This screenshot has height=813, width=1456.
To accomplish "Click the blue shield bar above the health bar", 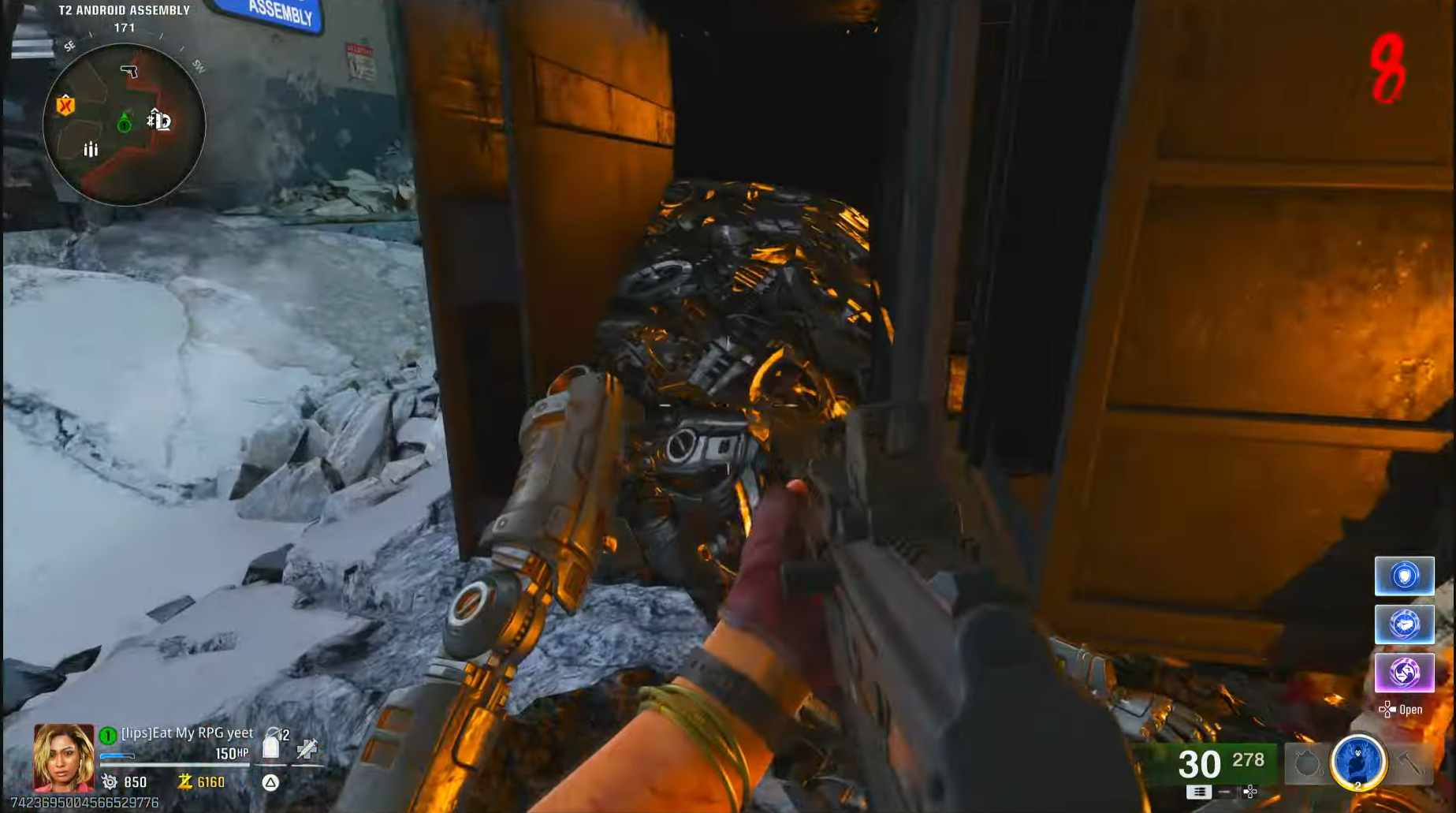I will (x=116, y=755).
